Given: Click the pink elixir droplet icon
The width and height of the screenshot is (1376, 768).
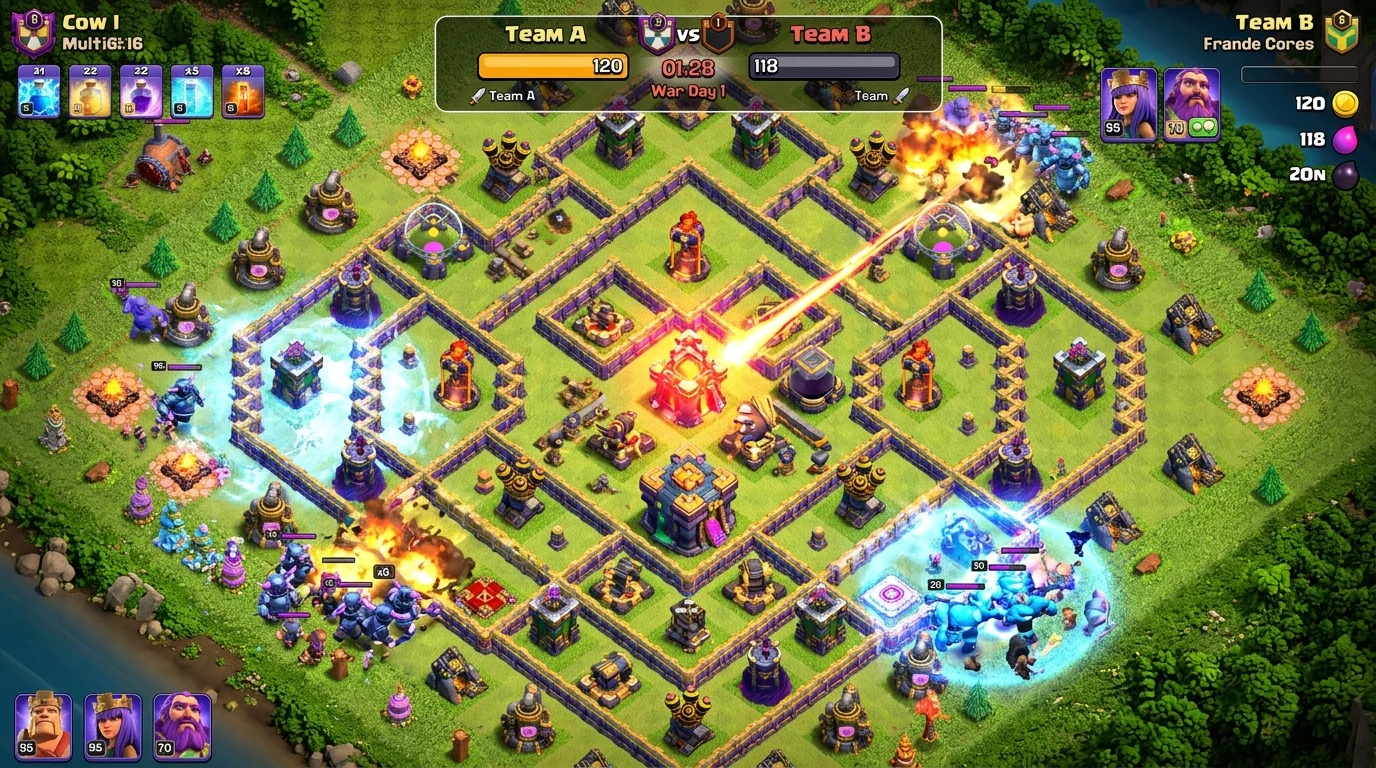Looking at the screenshot, I should pyautogui.click(x=1345, y=140).
